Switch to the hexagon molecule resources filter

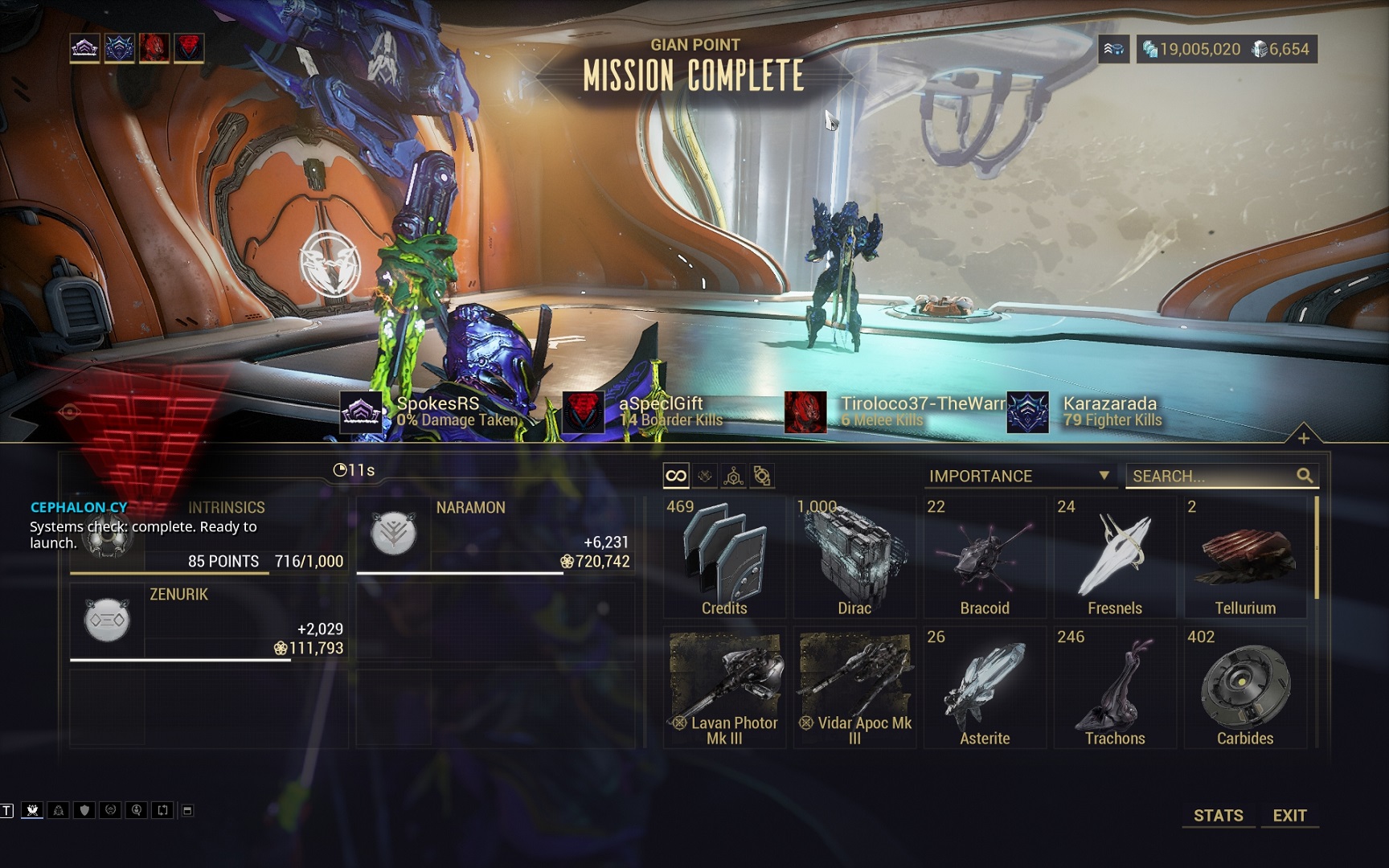coord(733,476)
